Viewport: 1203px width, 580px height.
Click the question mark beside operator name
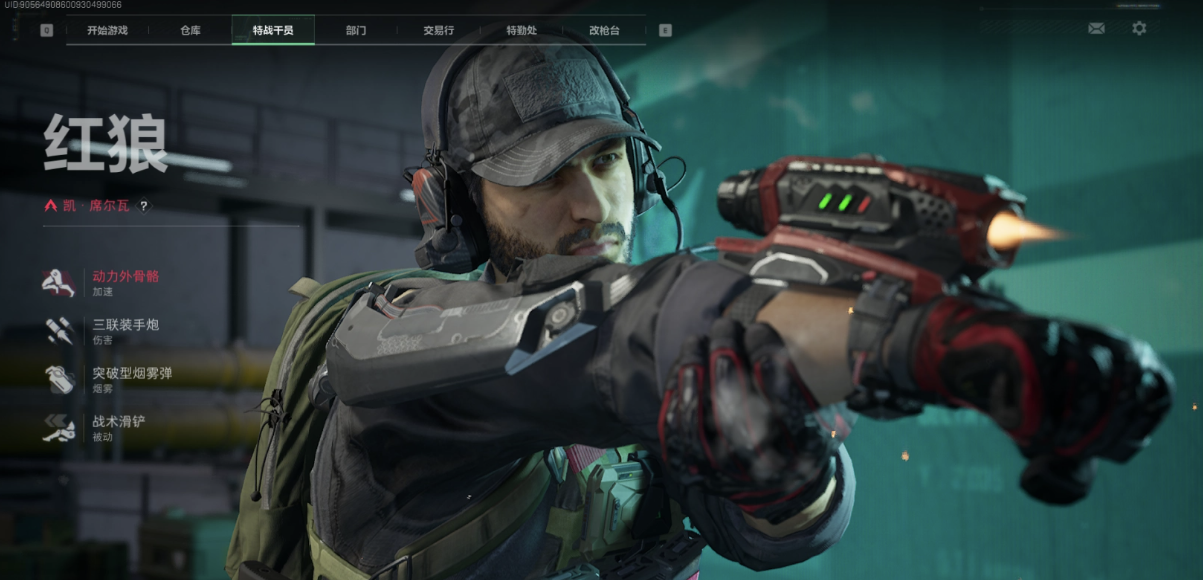click(x=144, y=206)
